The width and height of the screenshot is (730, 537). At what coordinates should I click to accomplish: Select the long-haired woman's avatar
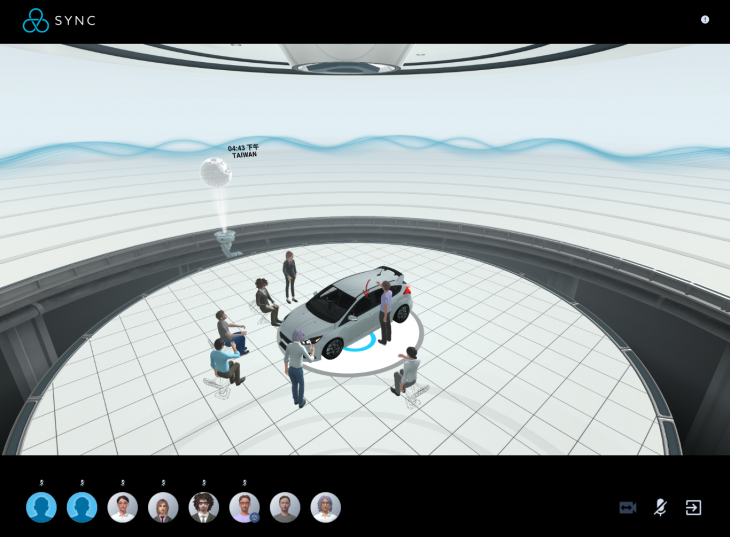(x=163, y=508)
